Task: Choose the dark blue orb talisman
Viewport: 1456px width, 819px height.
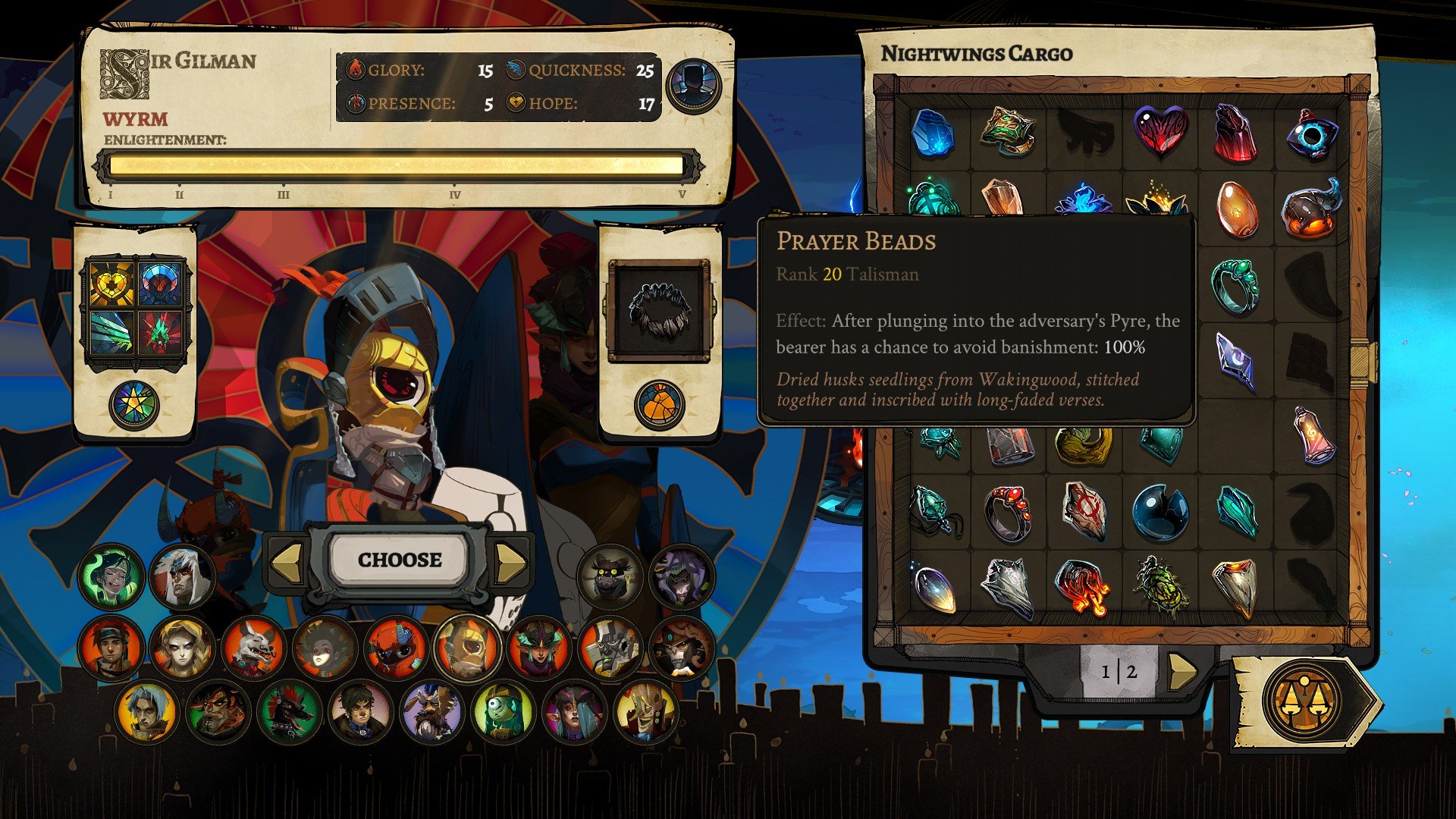Action: coord(1159,513)
